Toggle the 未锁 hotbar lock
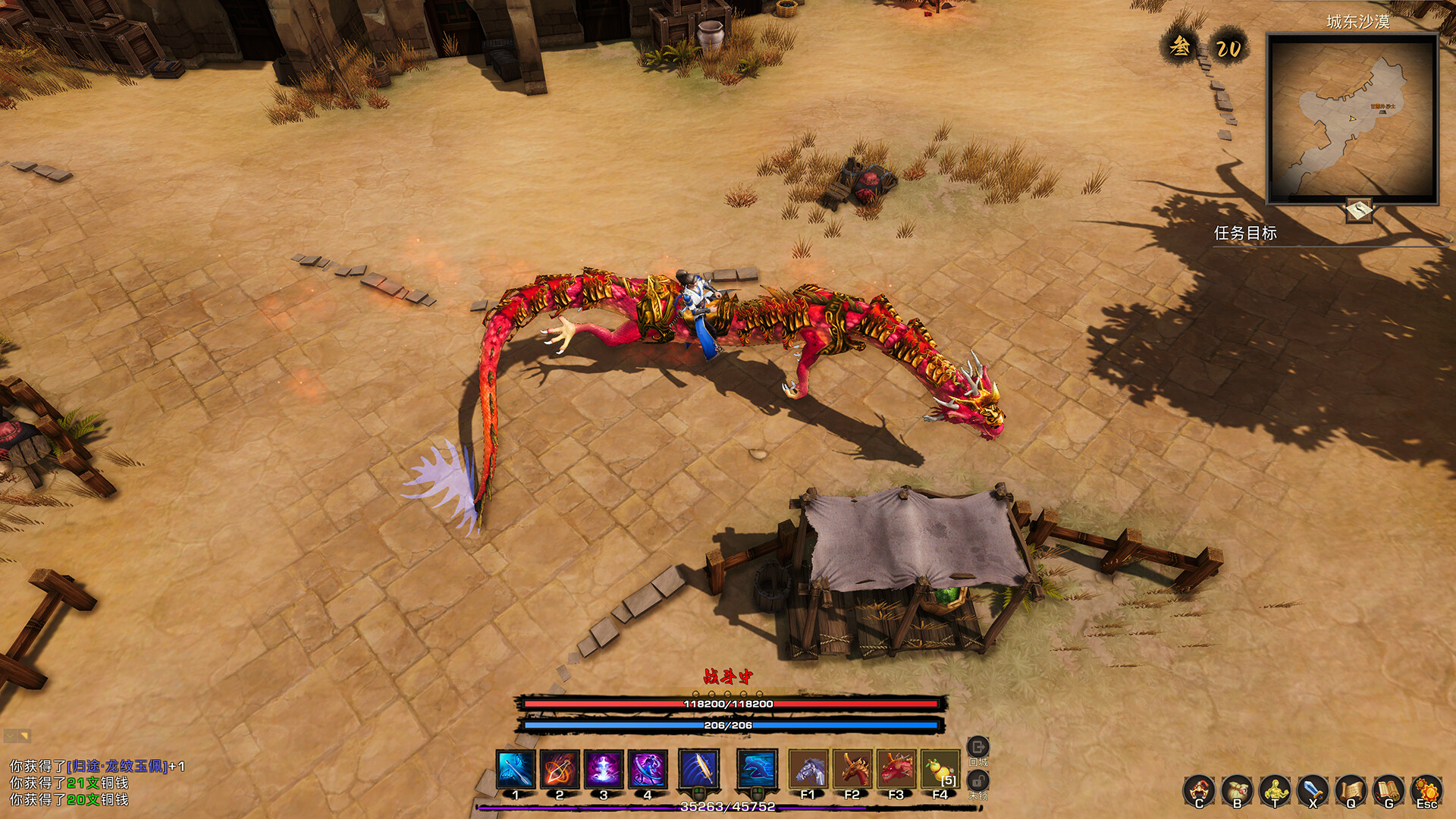 point(978,780)
